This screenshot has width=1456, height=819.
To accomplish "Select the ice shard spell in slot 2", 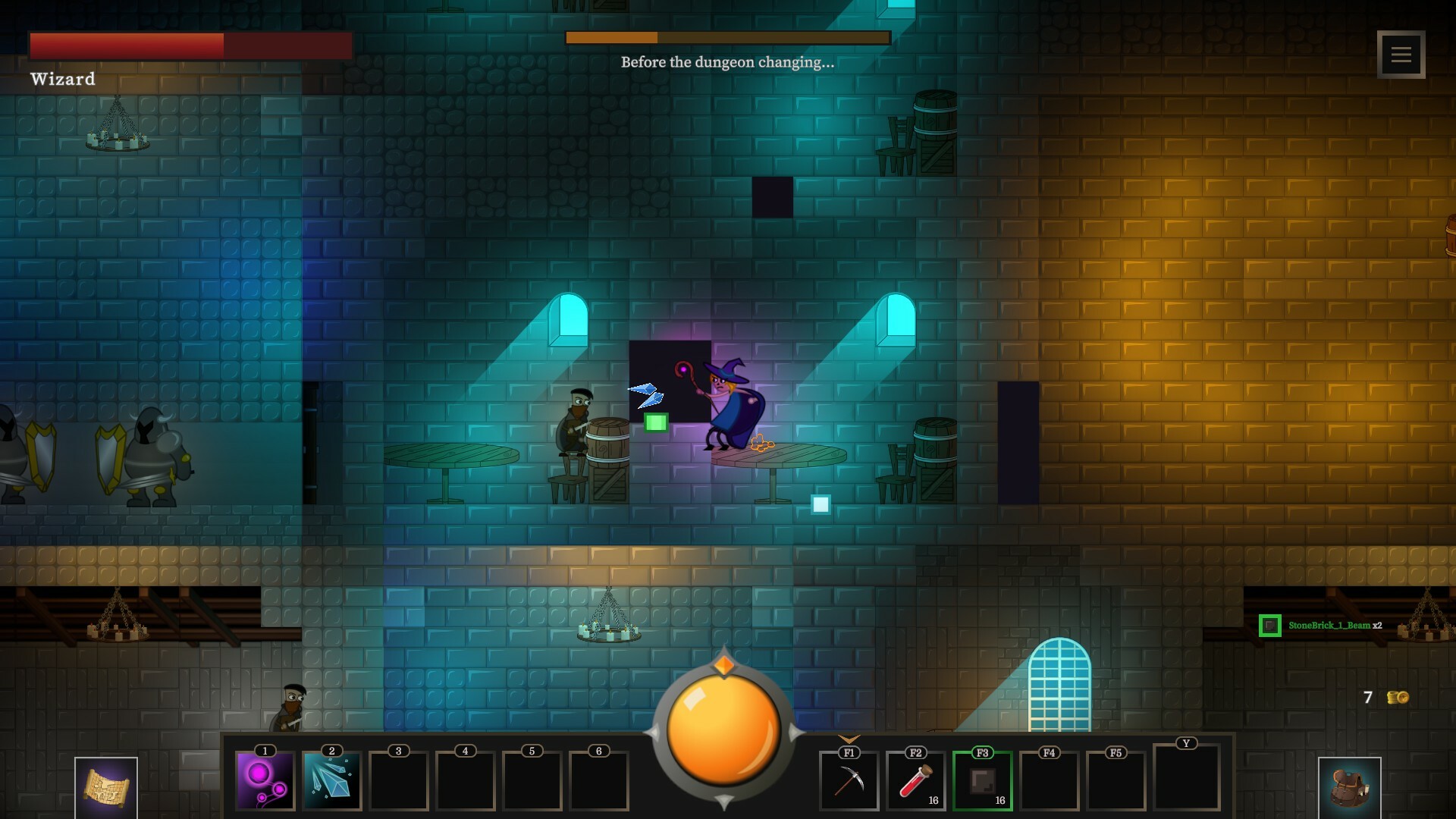I will 330,781.
